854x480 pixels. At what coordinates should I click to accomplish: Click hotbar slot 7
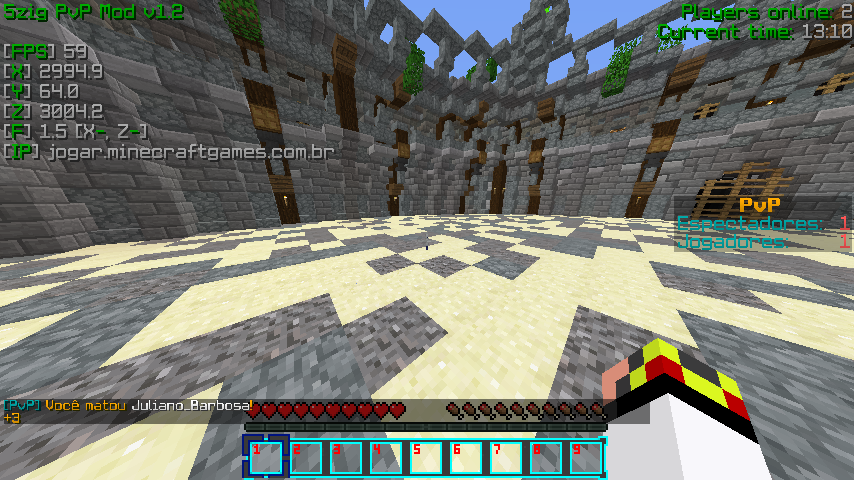[506, 457]
